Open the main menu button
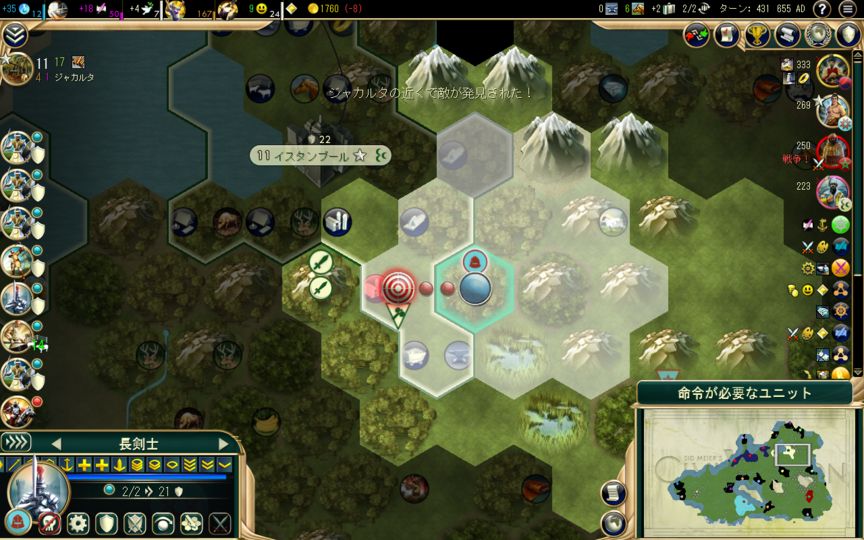This screenshot has width=864, height=540. tap(849, 9)
